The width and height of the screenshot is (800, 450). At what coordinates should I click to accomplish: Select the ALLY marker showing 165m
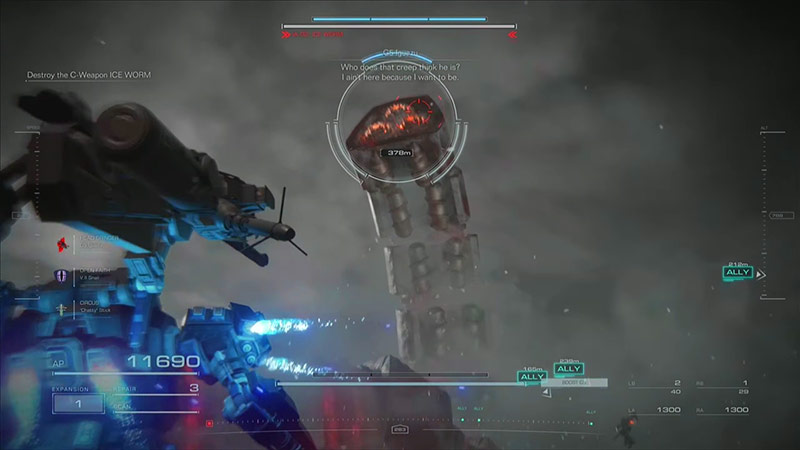(532, 377)
